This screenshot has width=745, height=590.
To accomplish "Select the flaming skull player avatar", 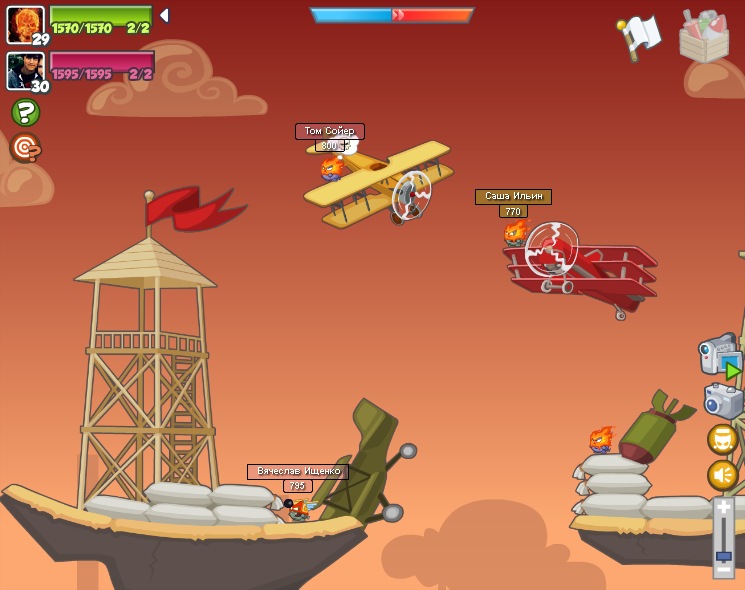I will tap(25, 23).
